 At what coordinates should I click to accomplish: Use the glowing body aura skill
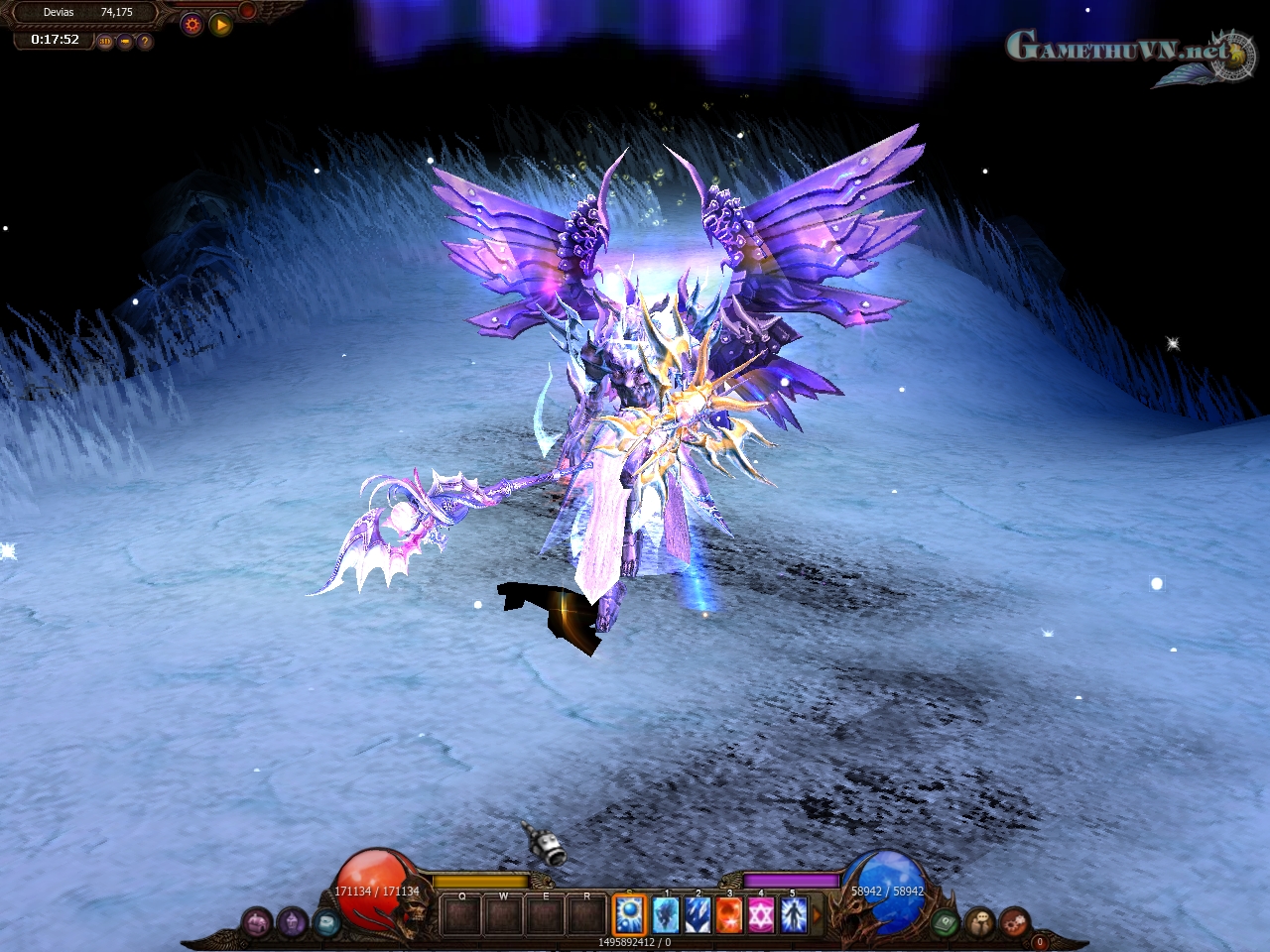point(793,914)
